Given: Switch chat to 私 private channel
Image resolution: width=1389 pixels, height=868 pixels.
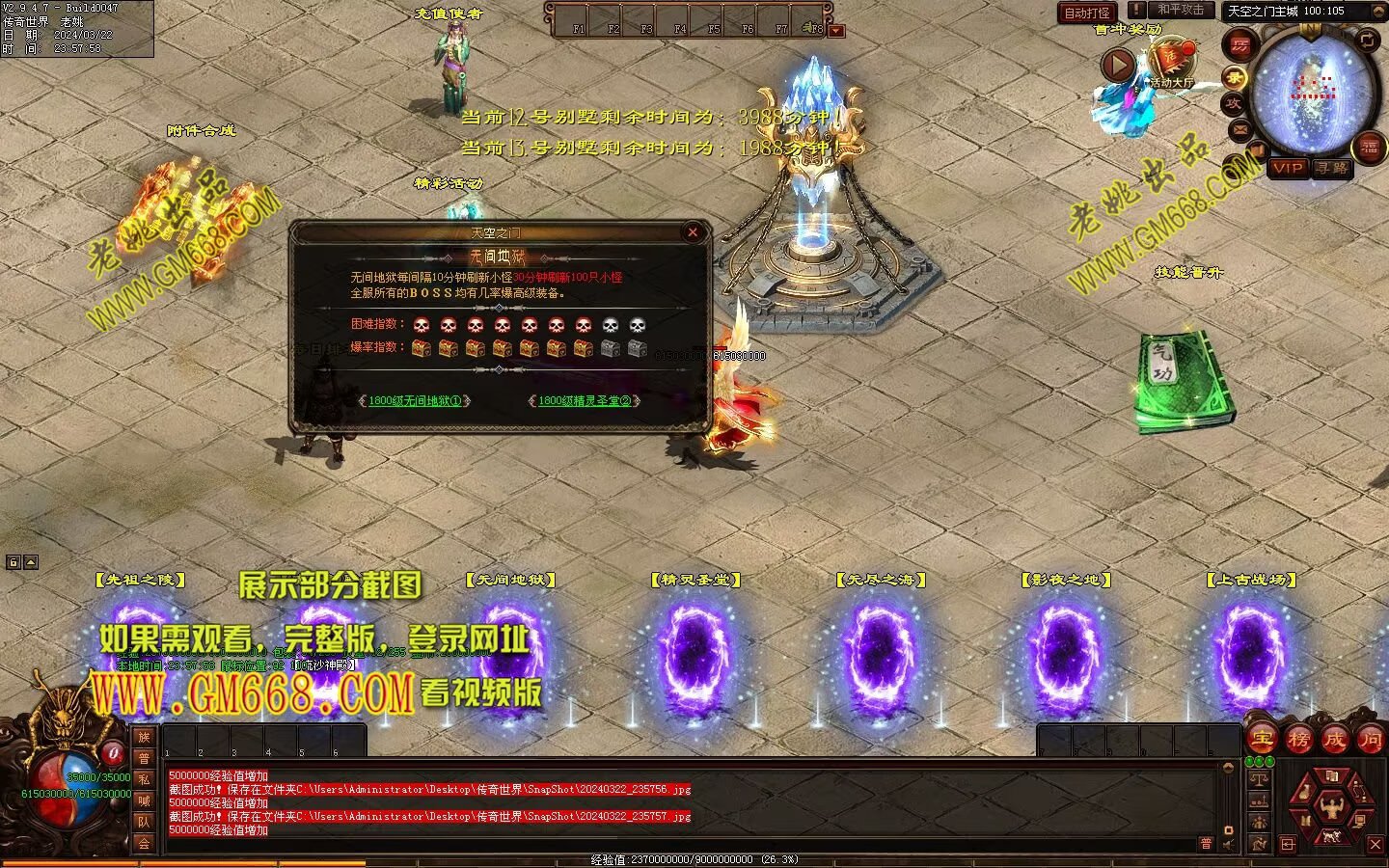Looking at the screenshot, I should 144,779.
